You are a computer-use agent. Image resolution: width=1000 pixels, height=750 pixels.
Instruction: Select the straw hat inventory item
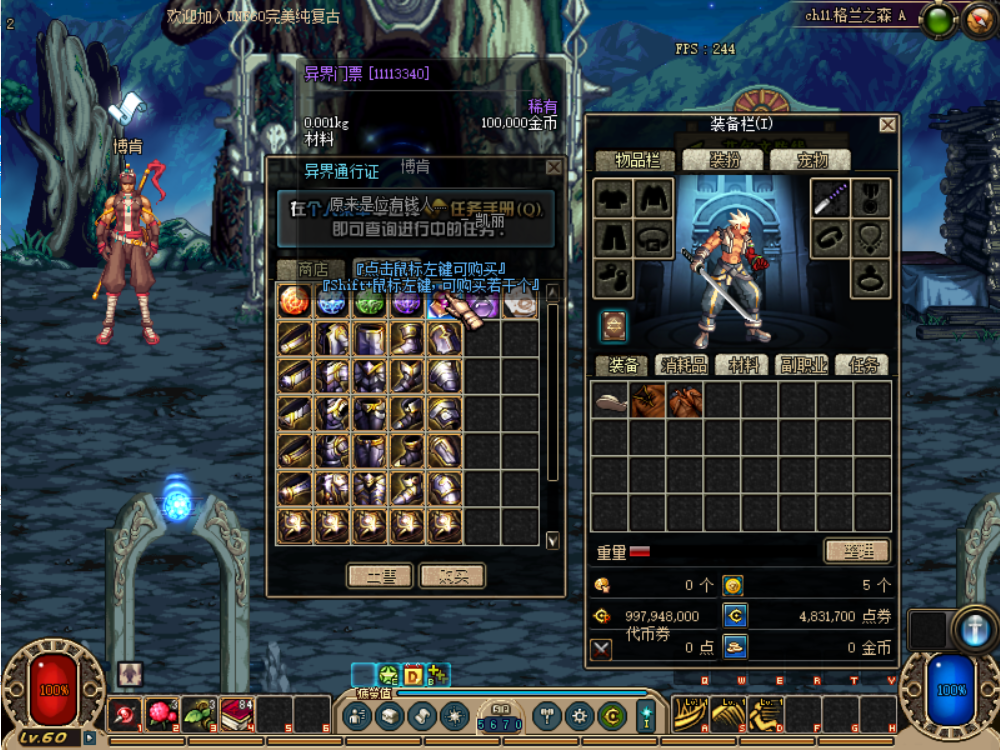coord(609,401)
